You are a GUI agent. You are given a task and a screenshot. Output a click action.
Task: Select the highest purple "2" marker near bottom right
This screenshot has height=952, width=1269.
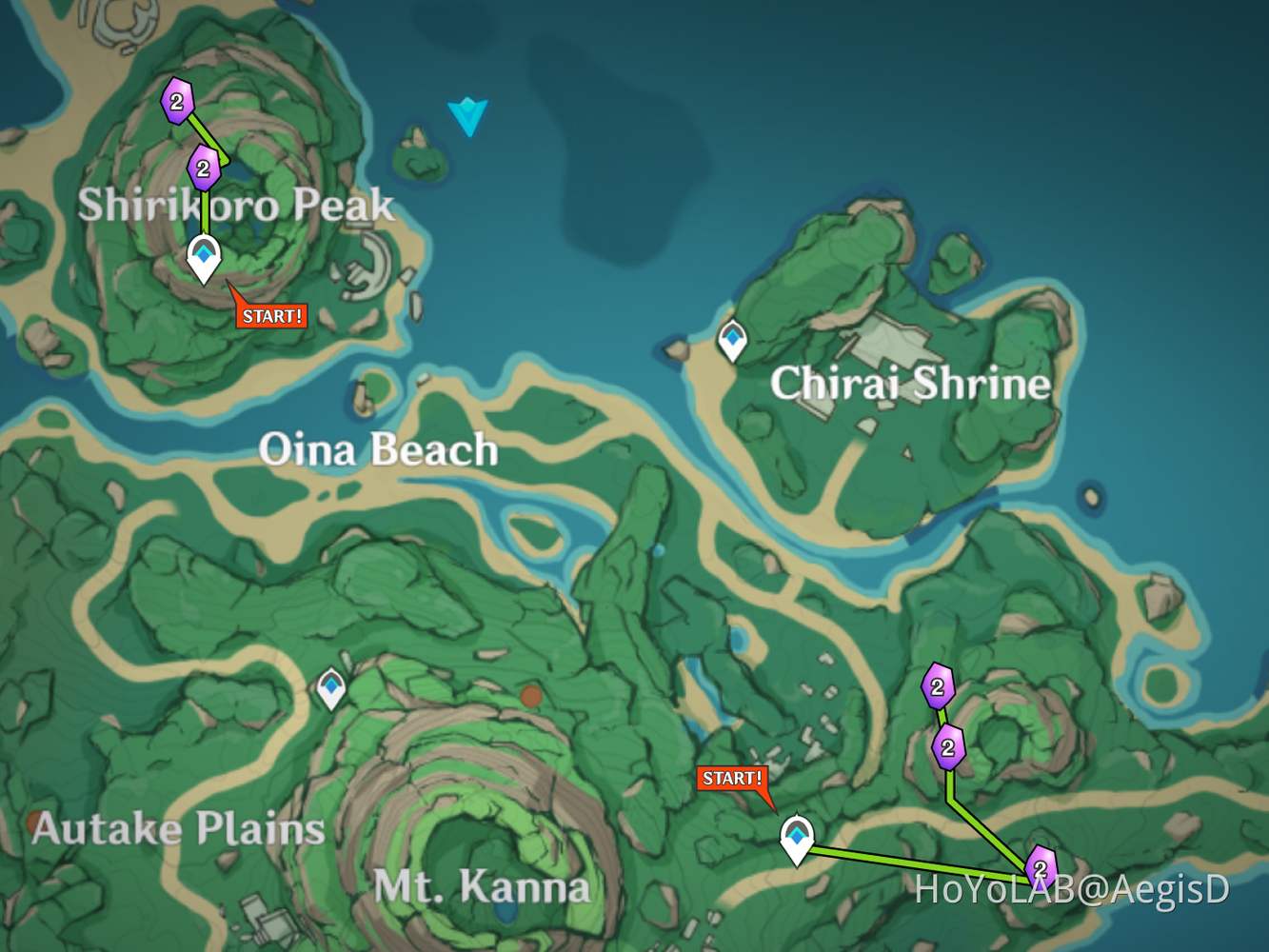939,684
